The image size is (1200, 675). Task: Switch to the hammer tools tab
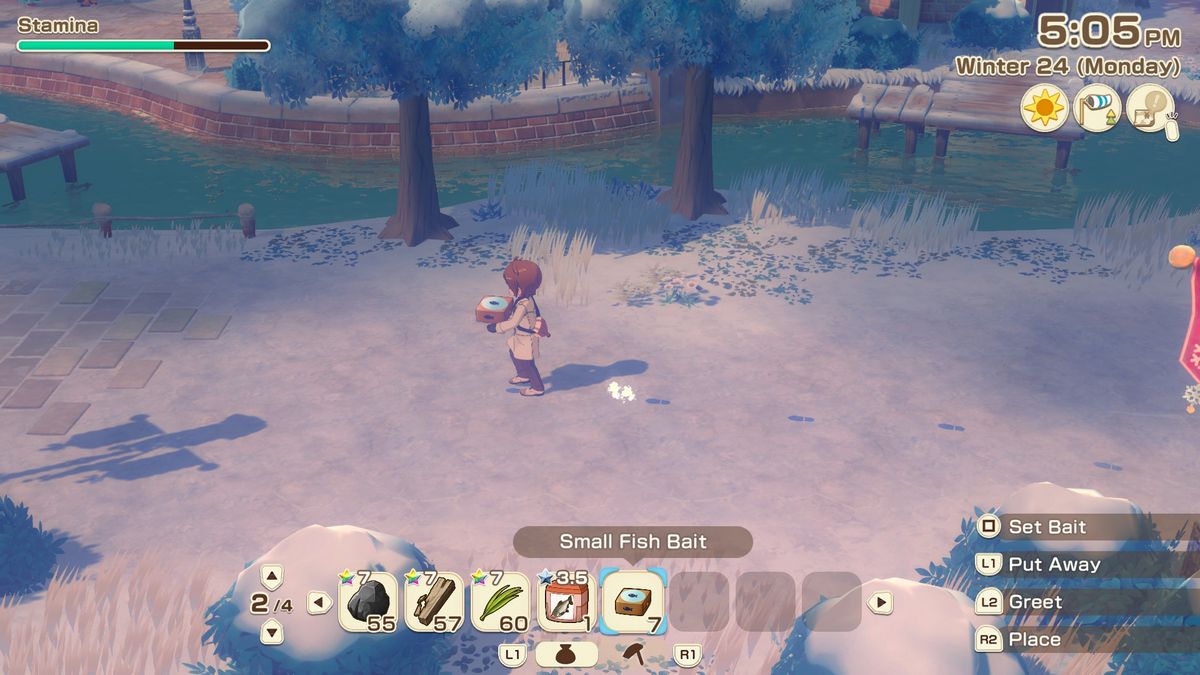[x=633, y=654]
